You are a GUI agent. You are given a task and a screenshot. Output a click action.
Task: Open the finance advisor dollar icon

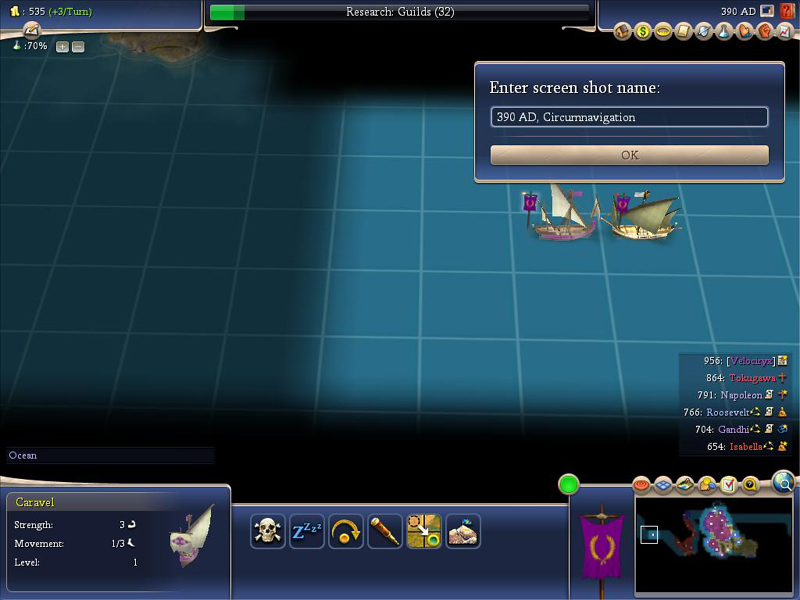pyautogui.click(x=643, y=31)
